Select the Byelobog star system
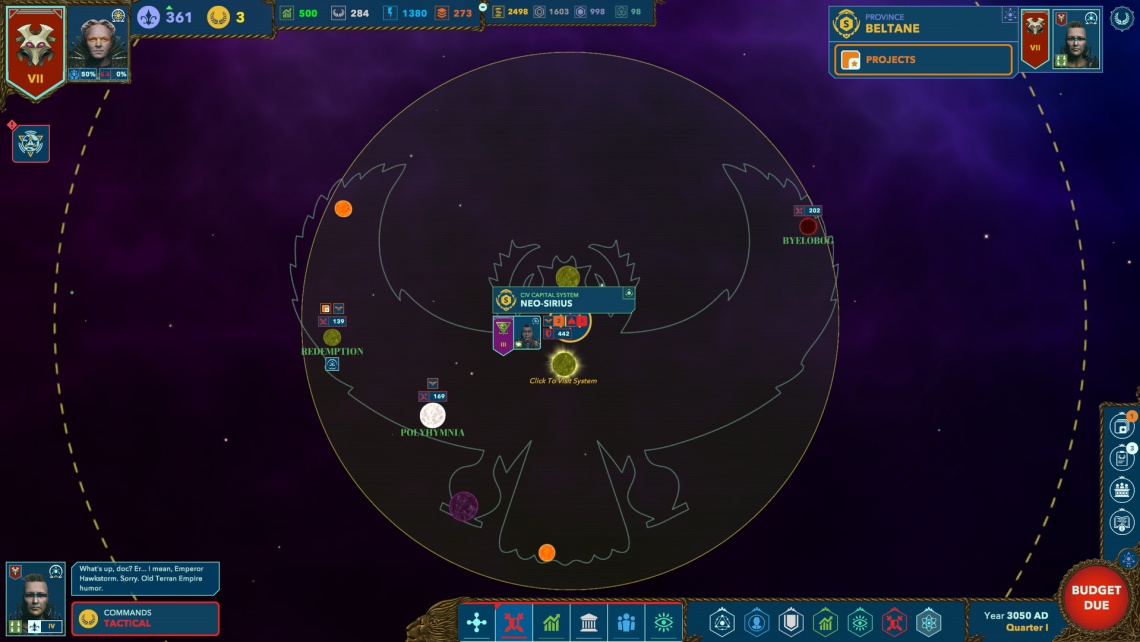The height and width of the screenshot is (642, 1140). tap(807, 227)
